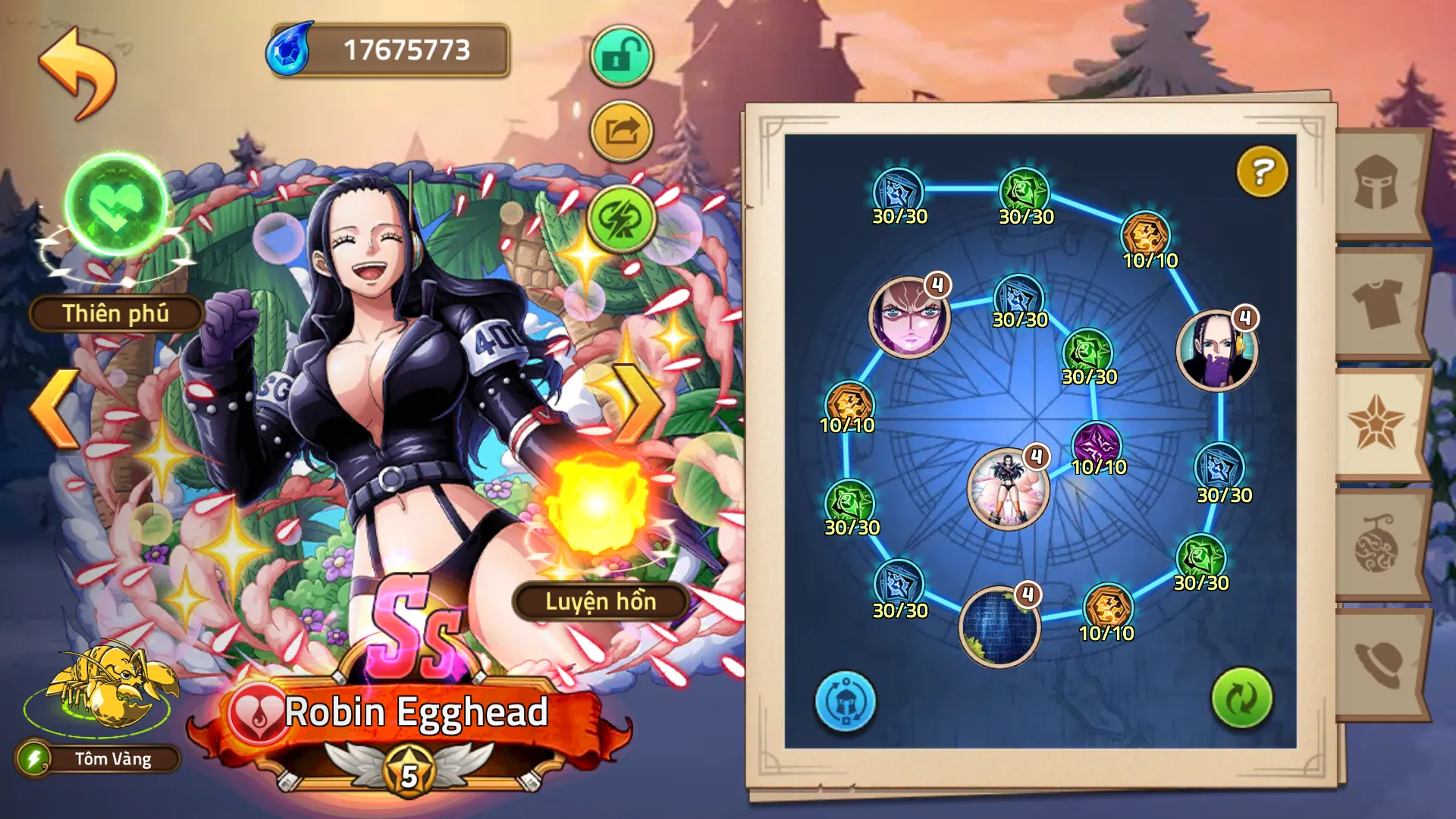
Task: Select the Tôm Vàng golden lobster pet
Action: (x=112, y=686)
